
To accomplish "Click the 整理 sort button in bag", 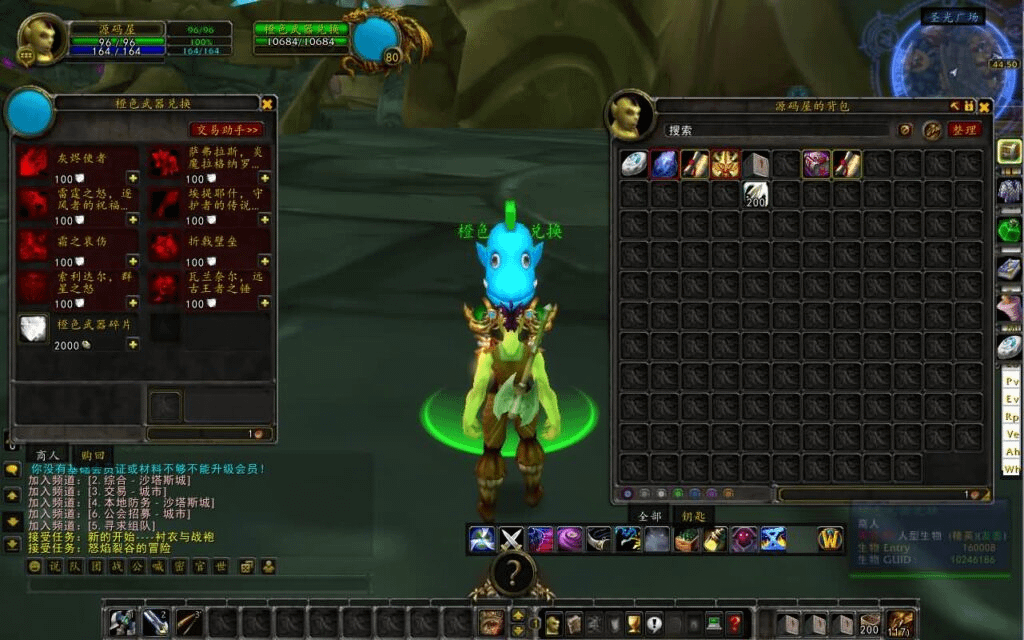I will pos(964,130).
